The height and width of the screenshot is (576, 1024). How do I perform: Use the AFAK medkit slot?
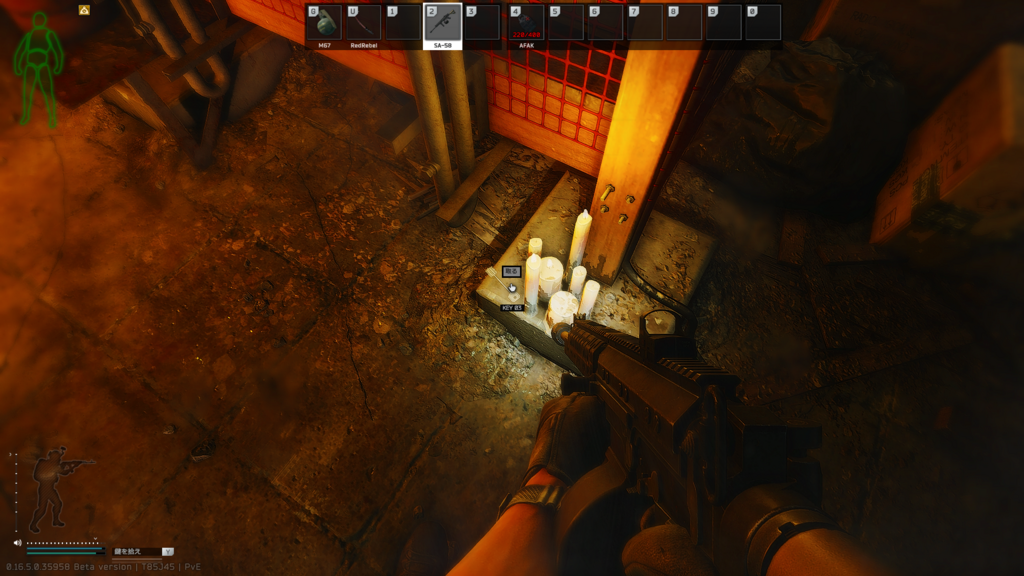pyautogui.click(x=526, y=23)
